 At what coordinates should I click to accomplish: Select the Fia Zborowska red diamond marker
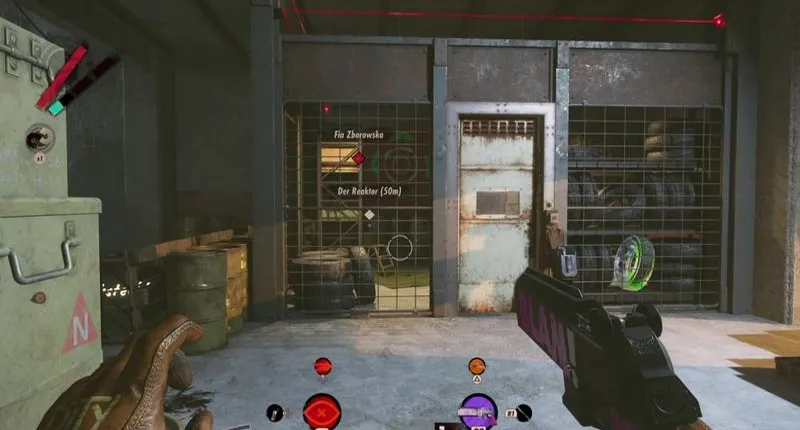358,158
